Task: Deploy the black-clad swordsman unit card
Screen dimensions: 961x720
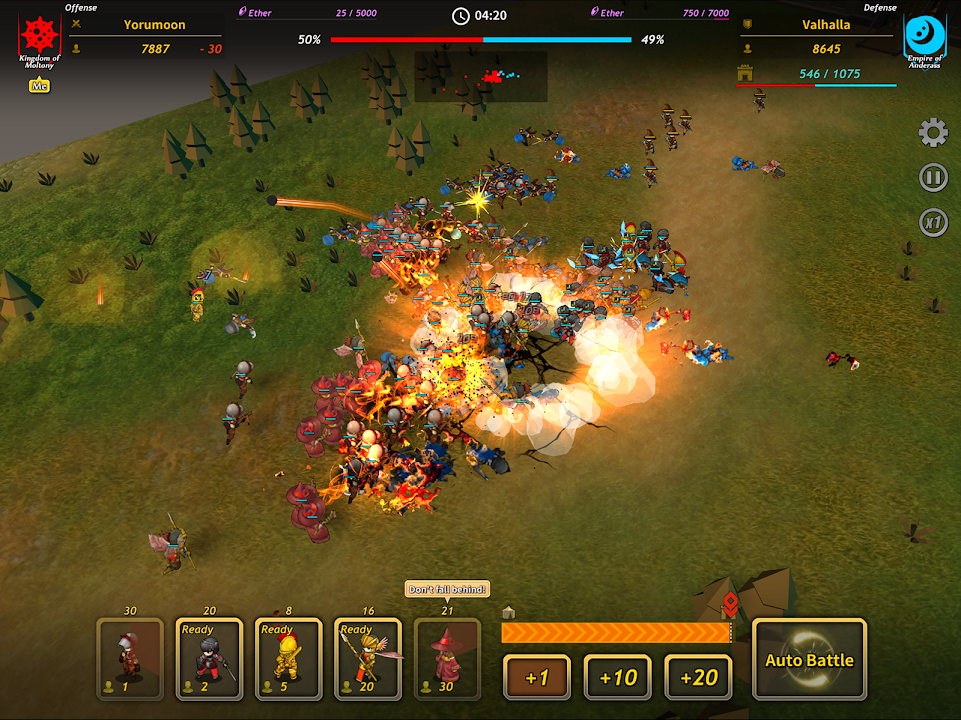Action: (209, 658)
